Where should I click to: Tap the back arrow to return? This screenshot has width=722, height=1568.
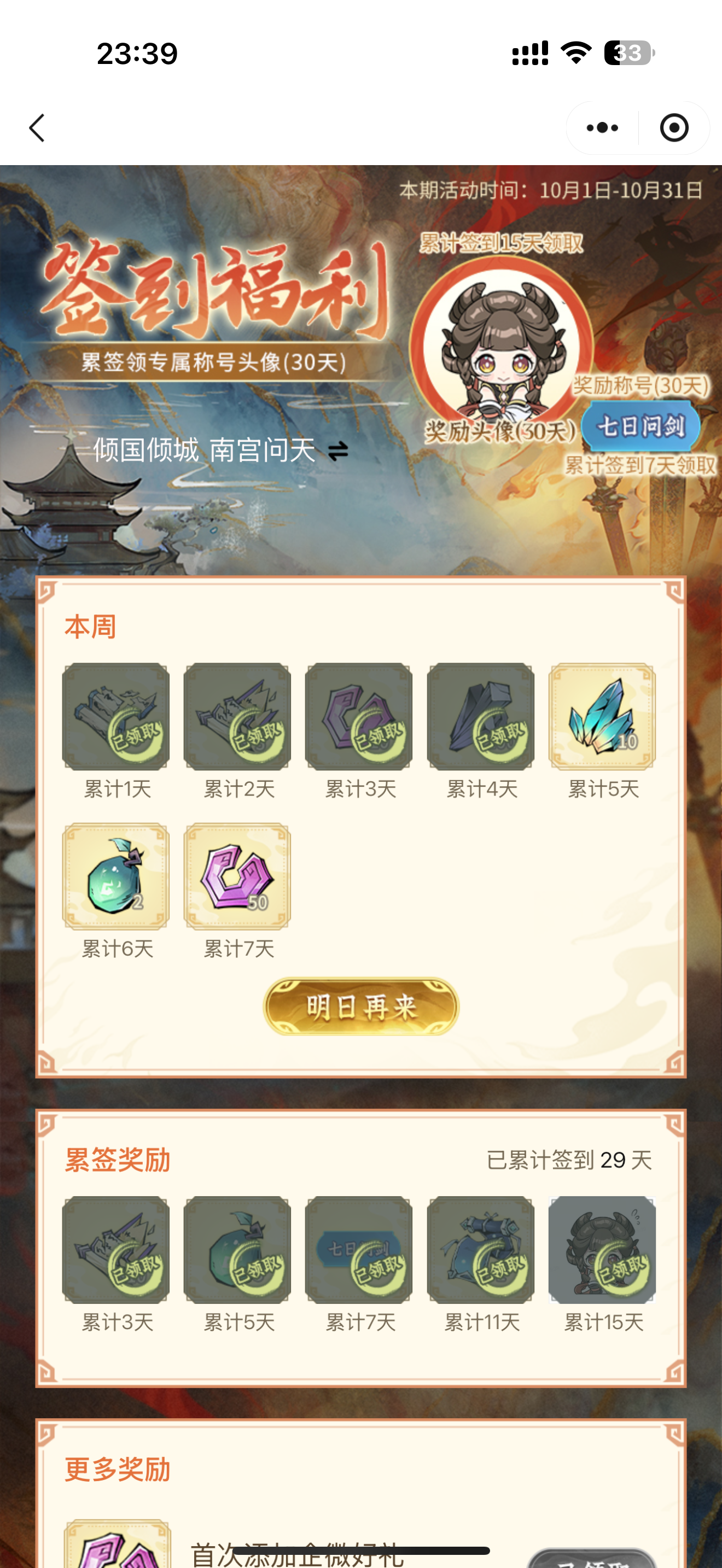pyautogui.click(x=37, y=128)
